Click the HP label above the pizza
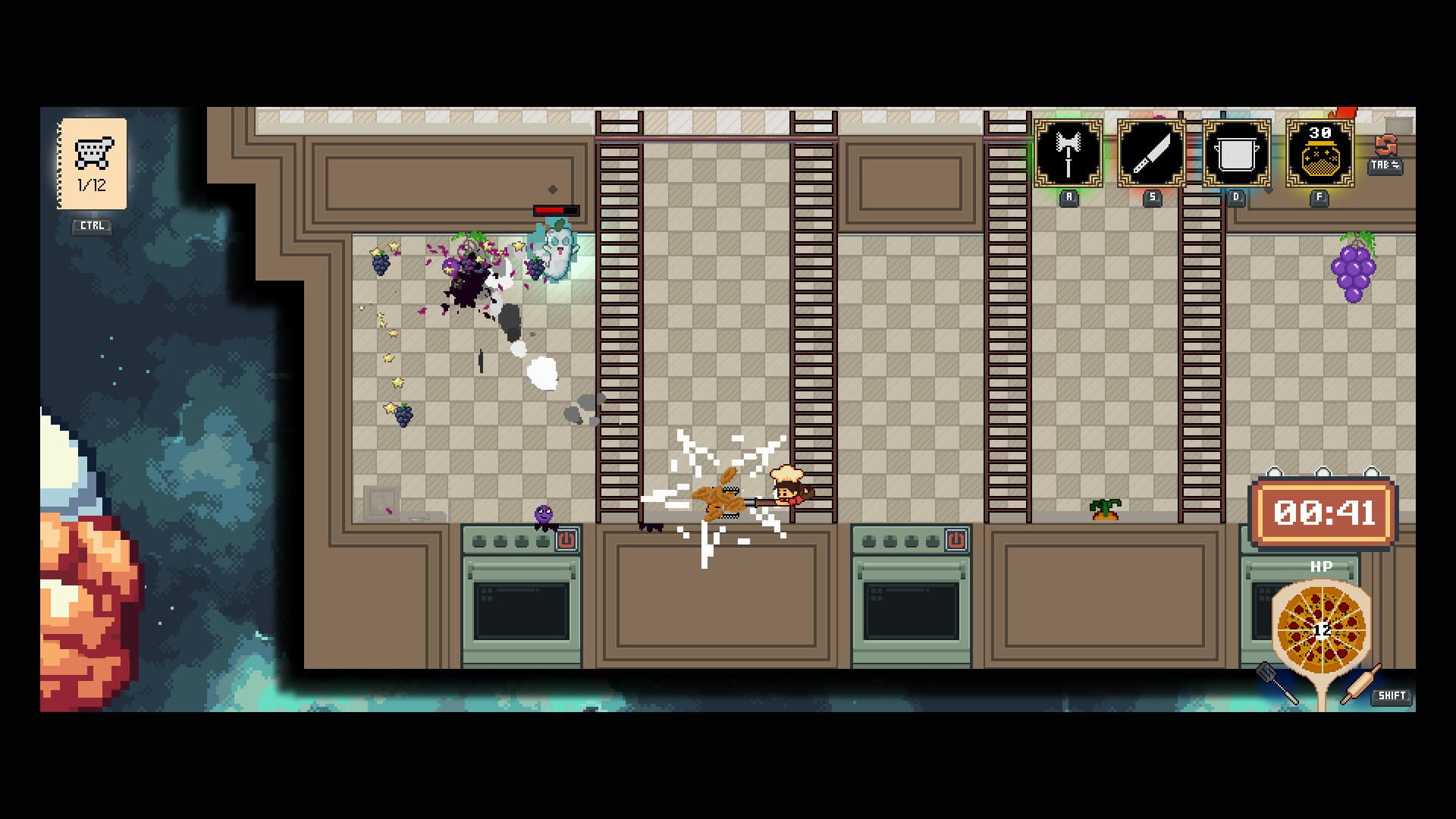The image size is (1456, 819). point(1321,566)
